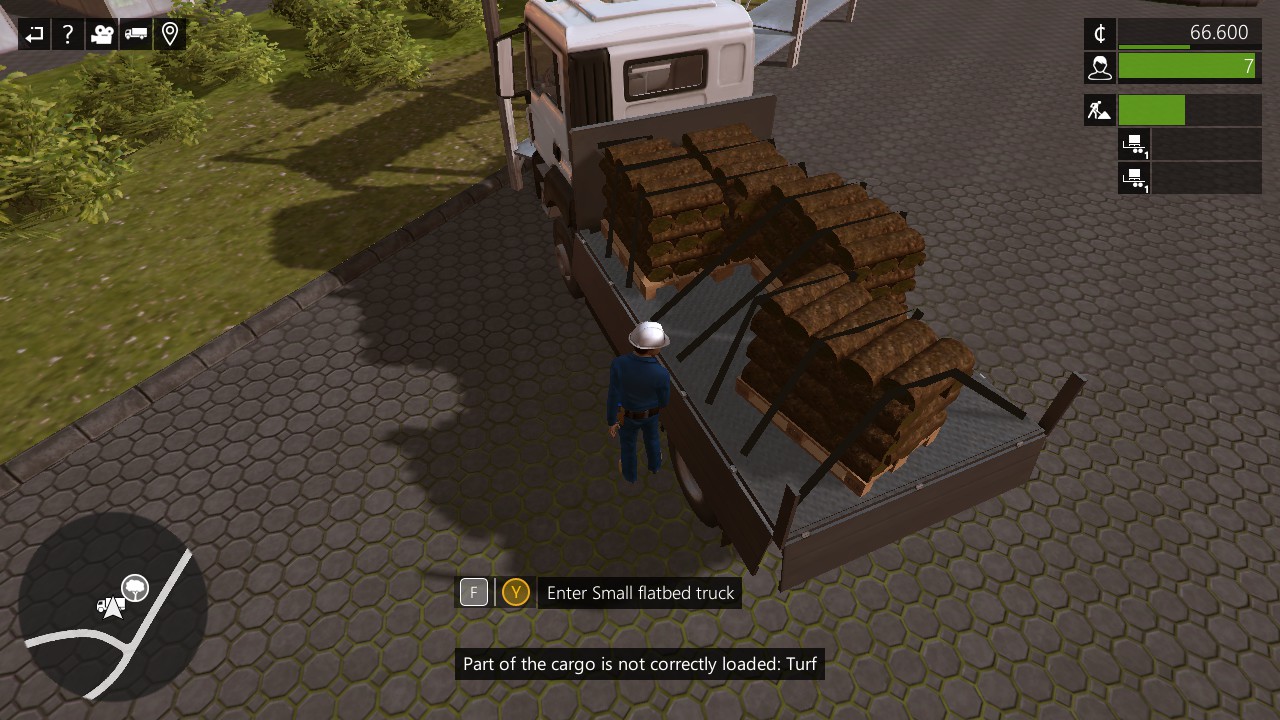This screenshot has height=720, width=1280.
Task: Open the question mark help icon
Action: 68,35
